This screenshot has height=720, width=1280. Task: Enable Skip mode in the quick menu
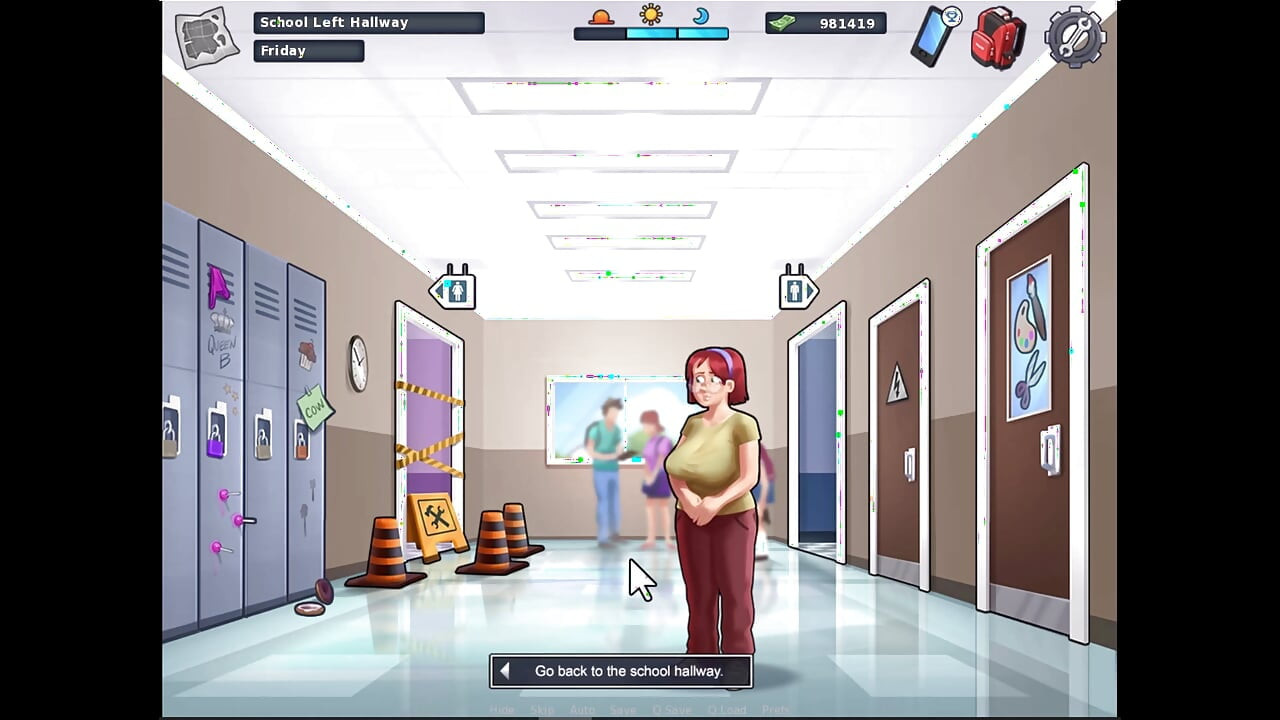[x=542, y=708]
